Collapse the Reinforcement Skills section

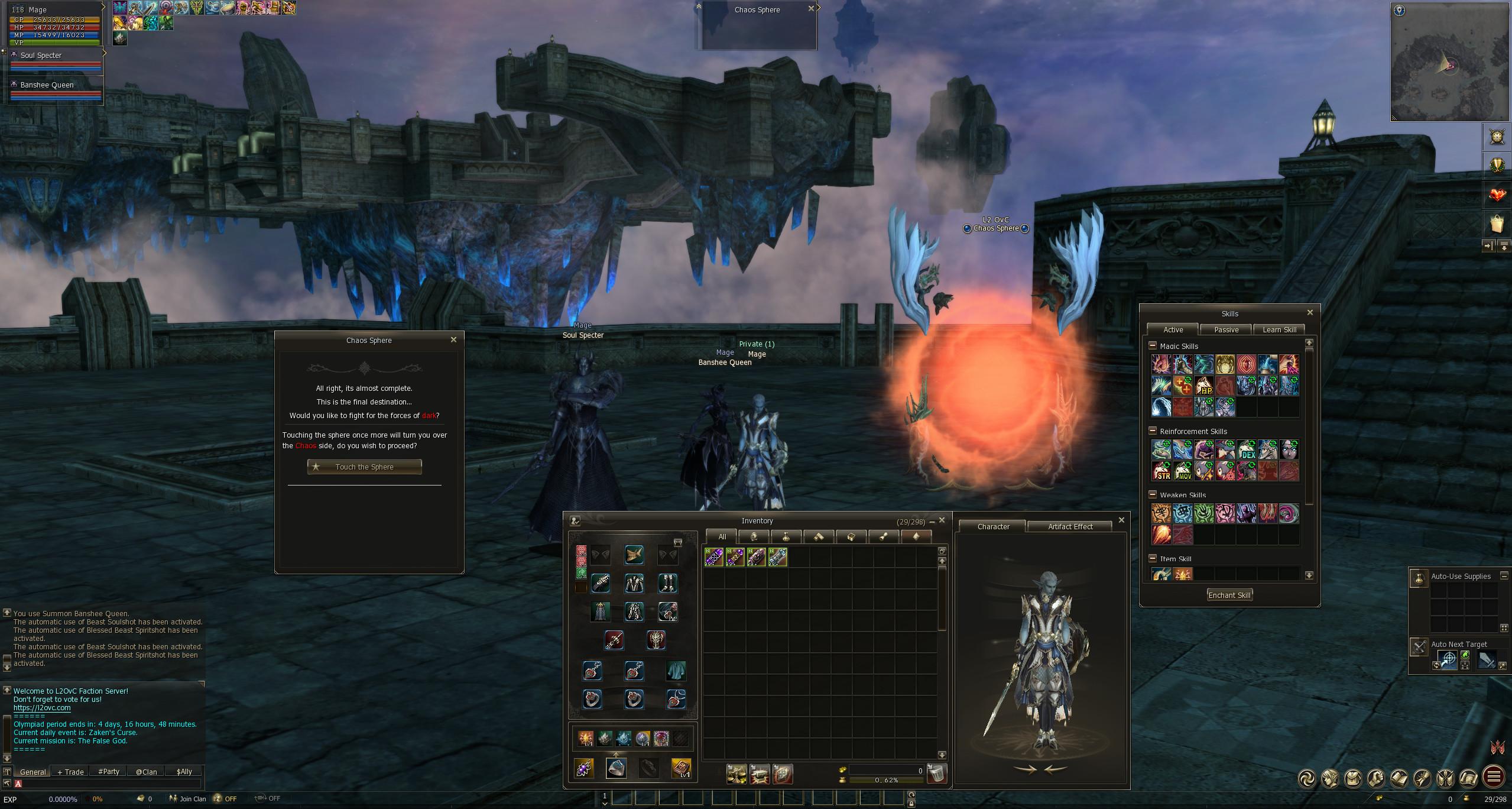tap(1152, 431)
